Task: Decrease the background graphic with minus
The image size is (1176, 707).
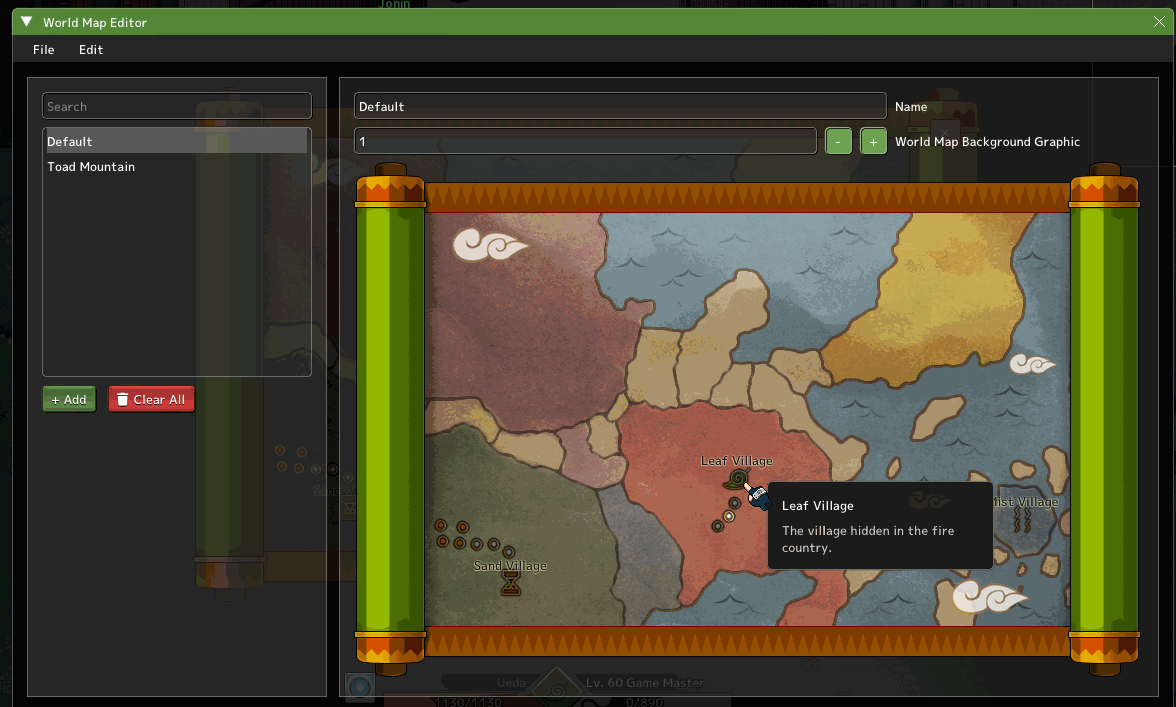Action: coord(839,142)
